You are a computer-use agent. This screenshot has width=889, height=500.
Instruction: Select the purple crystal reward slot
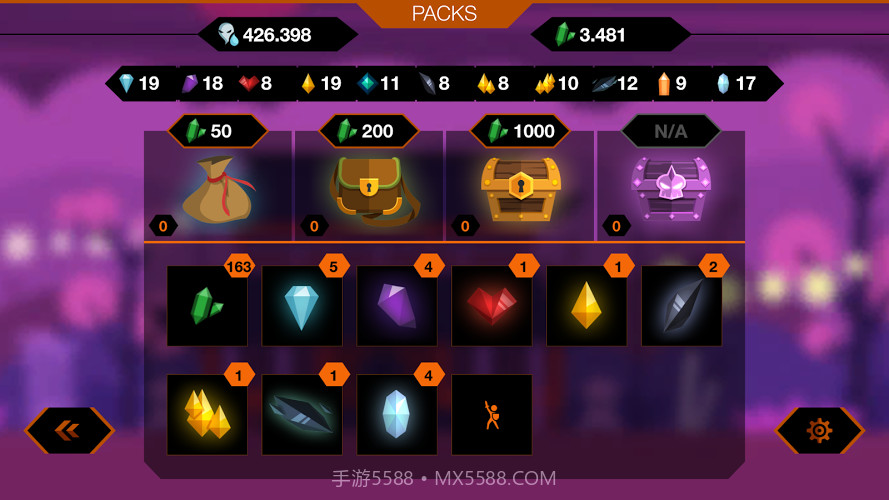(x=397, y=306)
